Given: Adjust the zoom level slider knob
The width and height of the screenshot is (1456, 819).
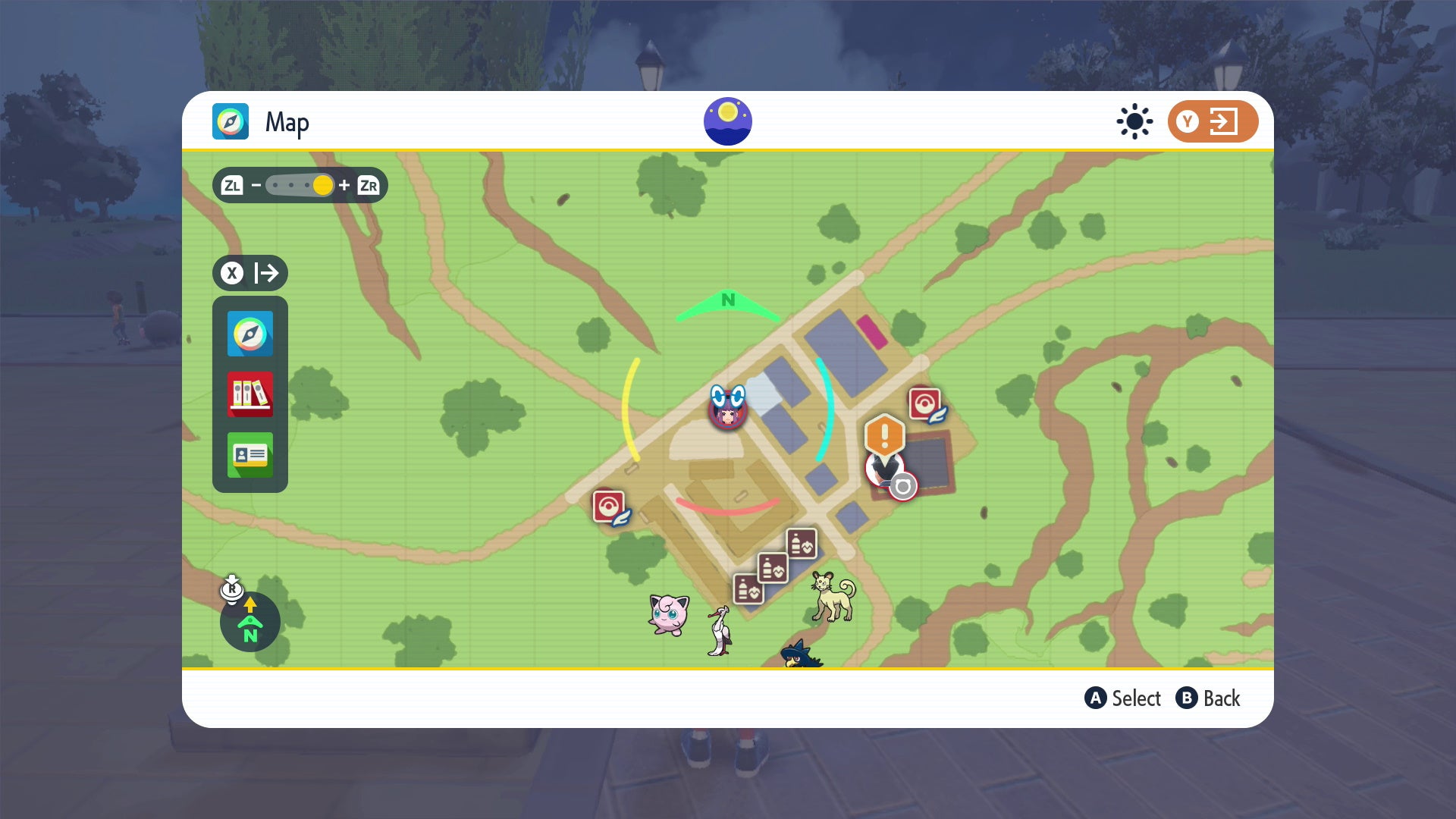Looking at the screenshot, I should click(322, 186).
